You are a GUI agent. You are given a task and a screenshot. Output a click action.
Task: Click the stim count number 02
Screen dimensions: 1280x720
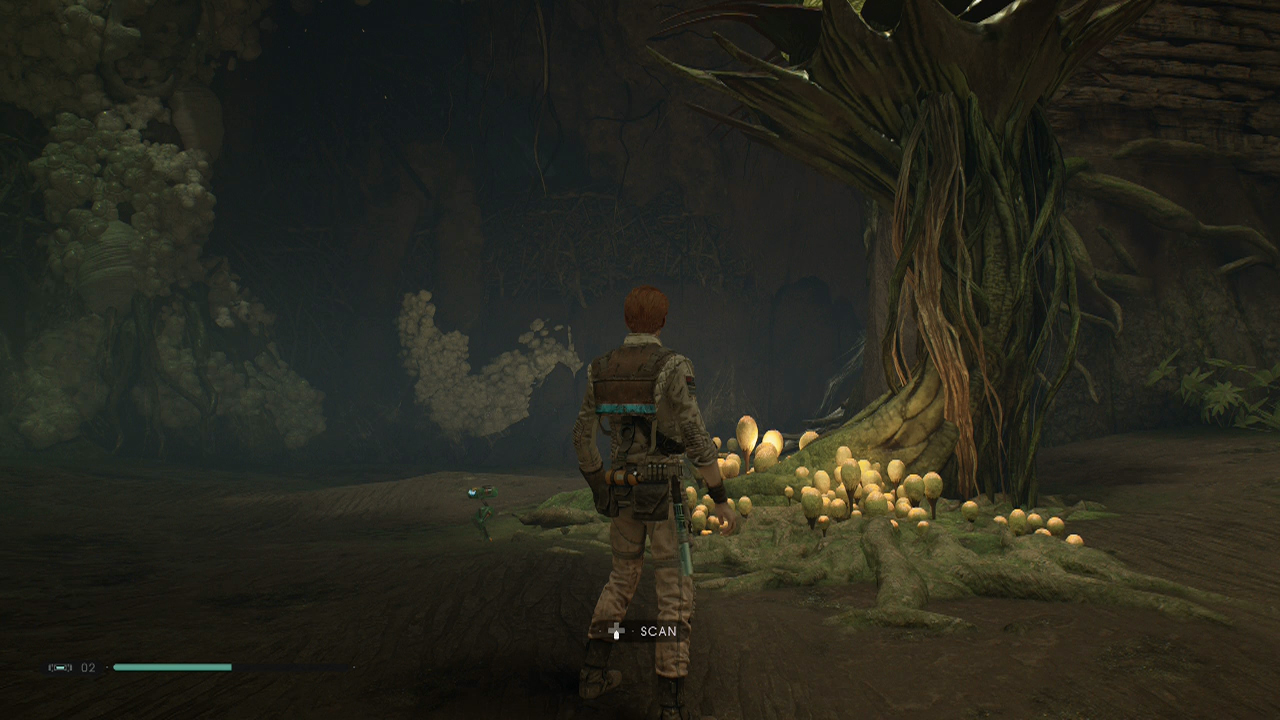click(x=88, y=667)
